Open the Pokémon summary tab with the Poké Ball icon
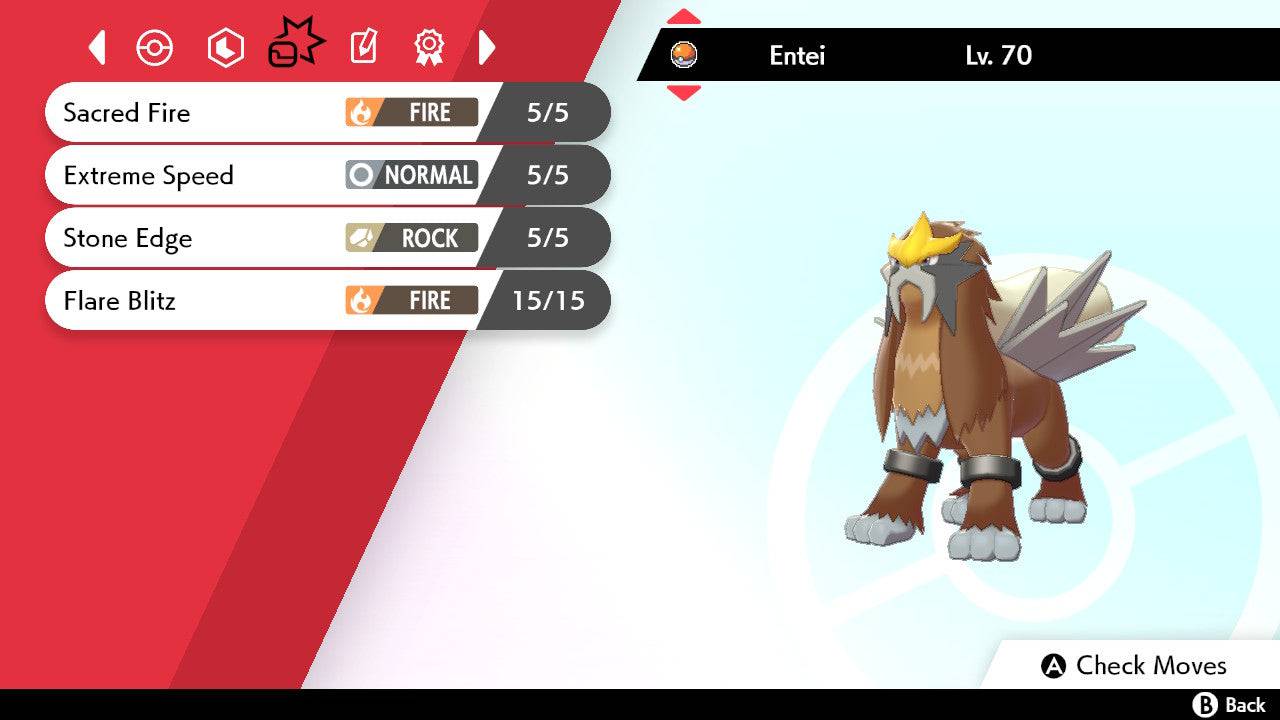Viewport: 1280px width, 720px height. (155, 46)
